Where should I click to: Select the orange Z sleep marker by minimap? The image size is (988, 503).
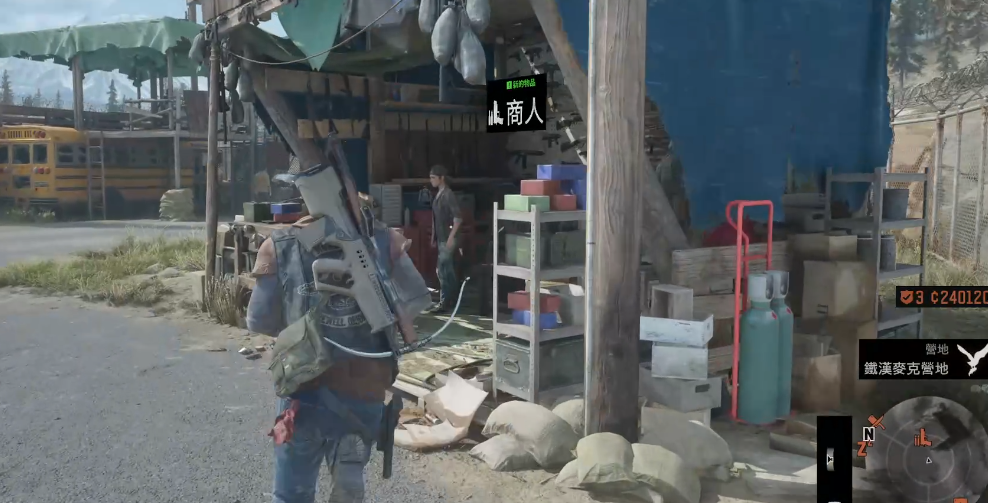pos(861,450)
